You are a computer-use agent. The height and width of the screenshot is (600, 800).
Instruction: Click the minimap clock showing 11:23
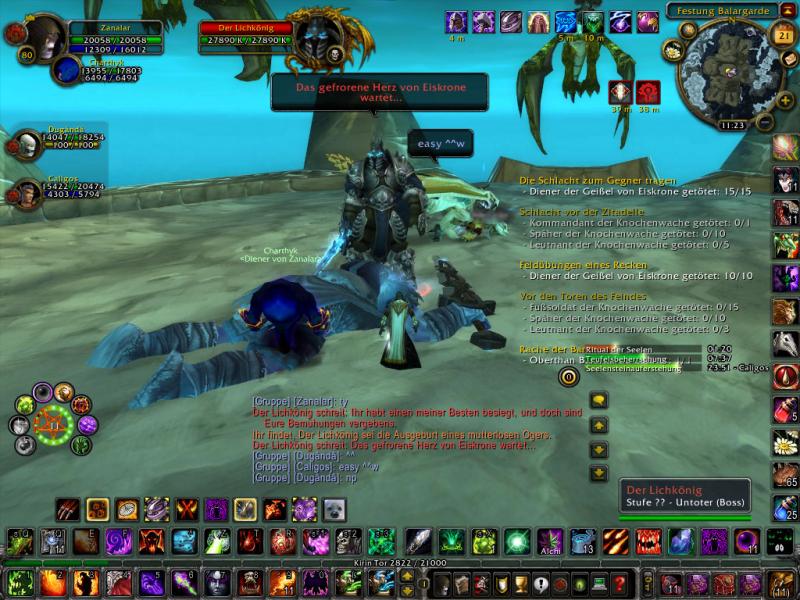[732, 125]
